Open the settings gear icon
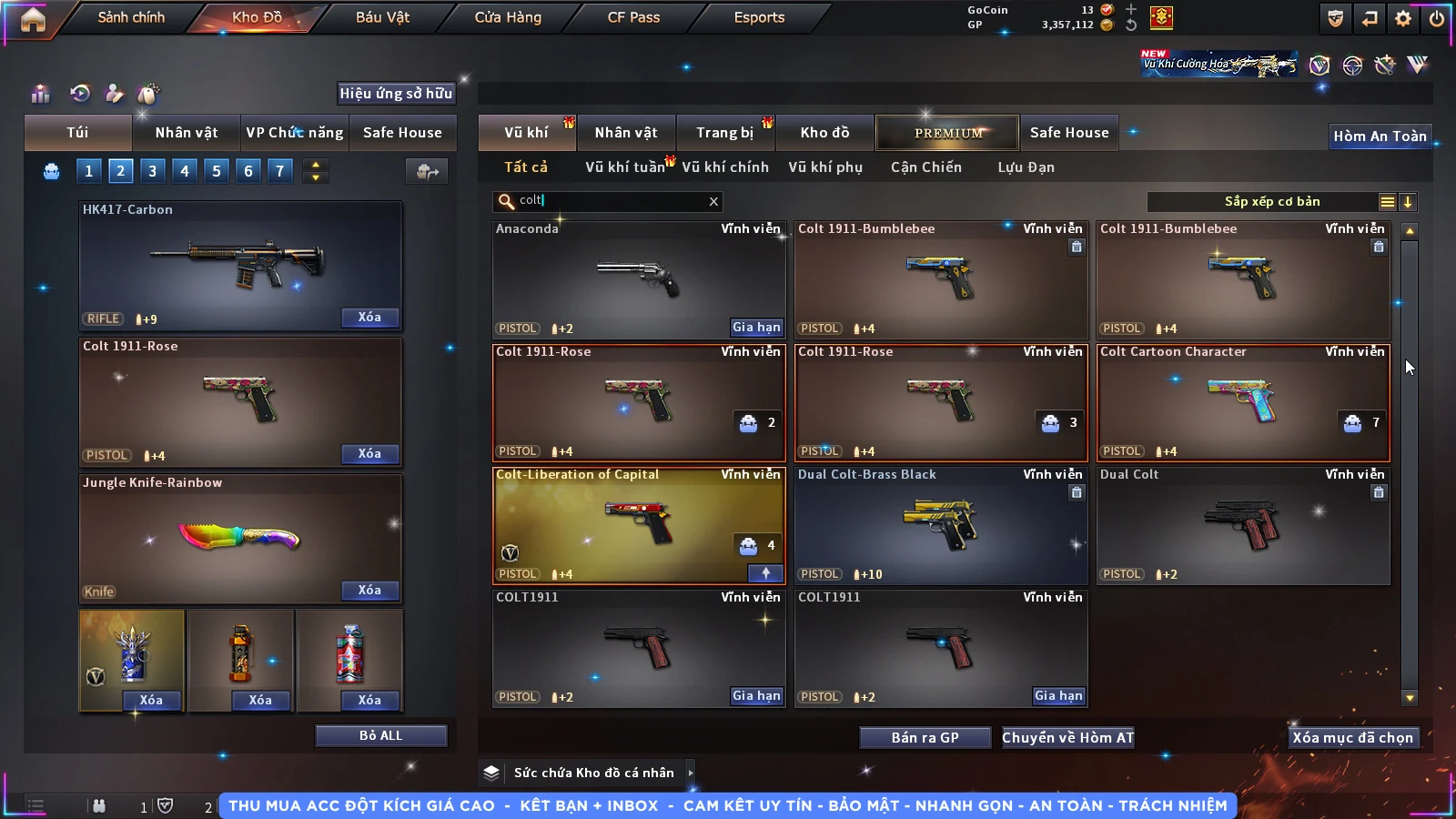The width and height of the screenshot is (1456, 819). pyautogui.click(x=1403, y=18)
